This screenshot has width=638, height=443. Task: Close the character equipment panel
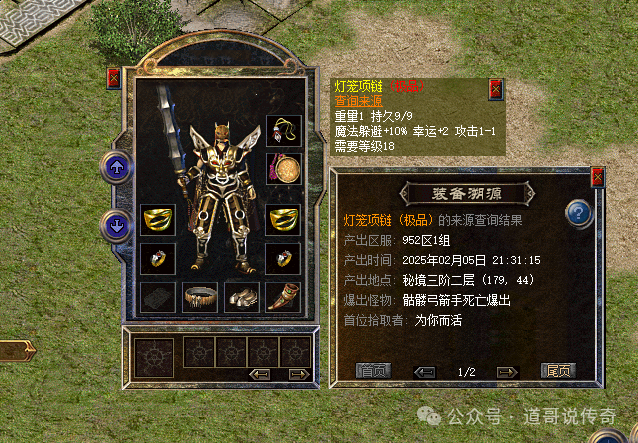pyautogui.click(x=112, y=78)
